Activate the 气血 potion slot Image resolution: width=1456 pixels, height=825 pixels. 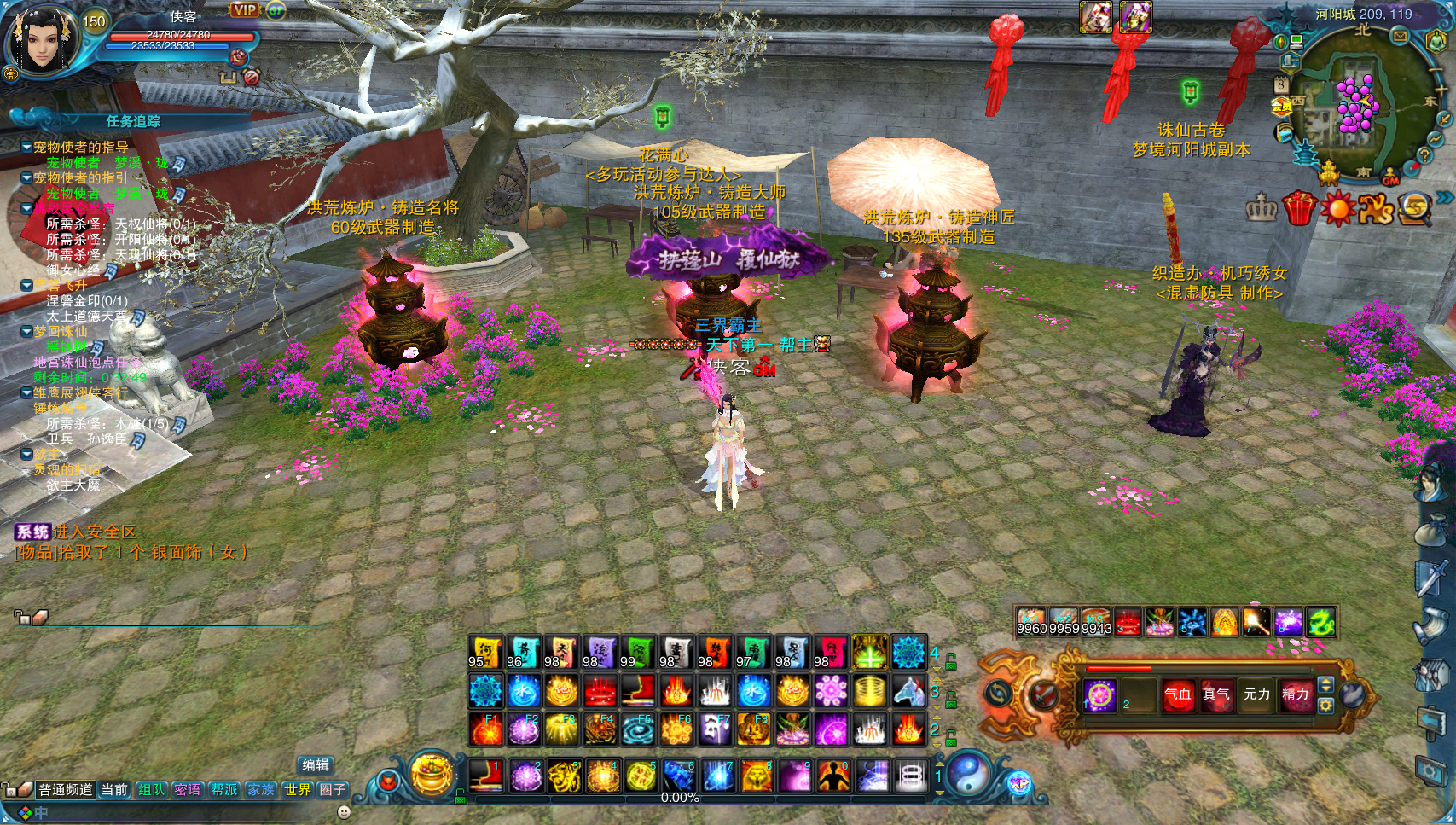1178,694
